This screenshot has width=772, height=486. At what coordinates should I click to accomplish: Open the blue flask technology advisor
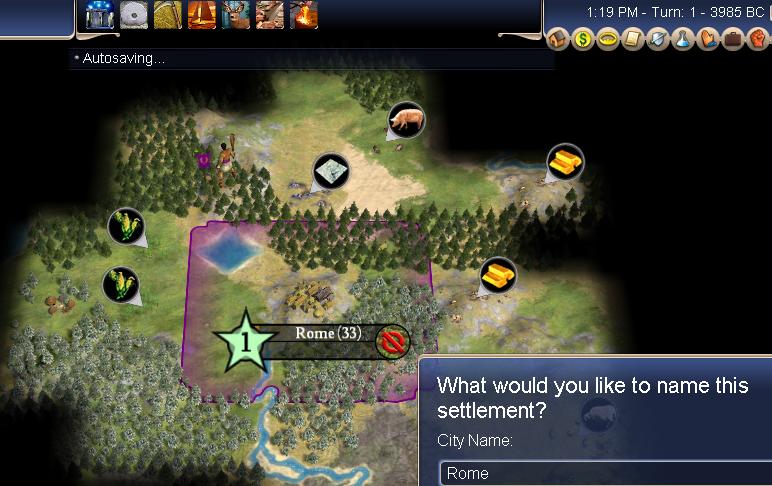[682, 40]
